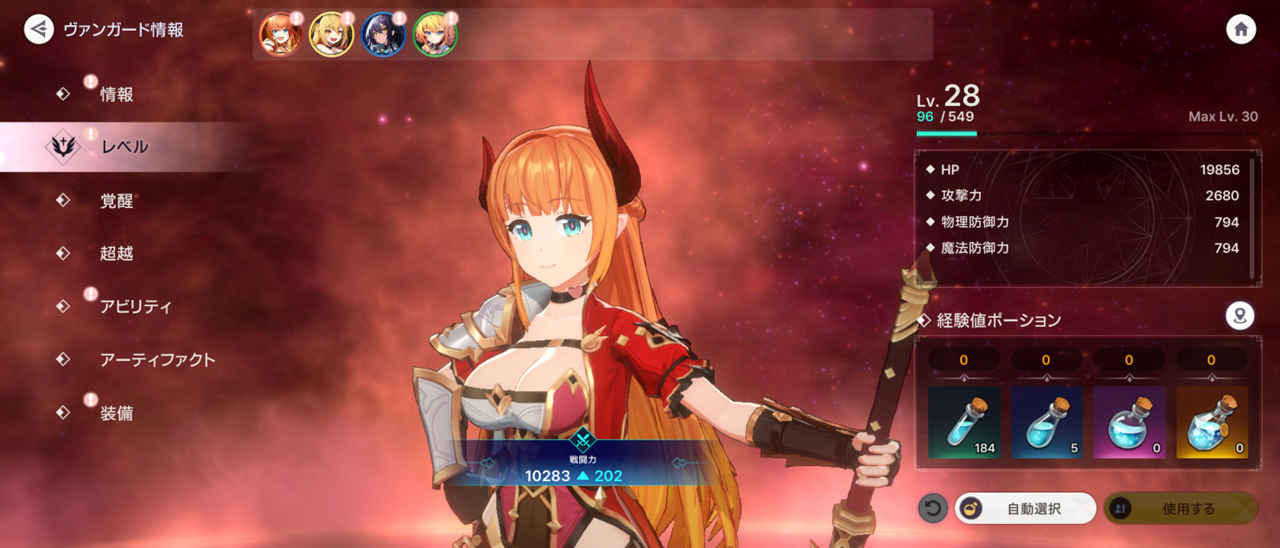Open the アーティファクト tab
The height and width of the screenshot is (548, 1280).
(157, 360)
